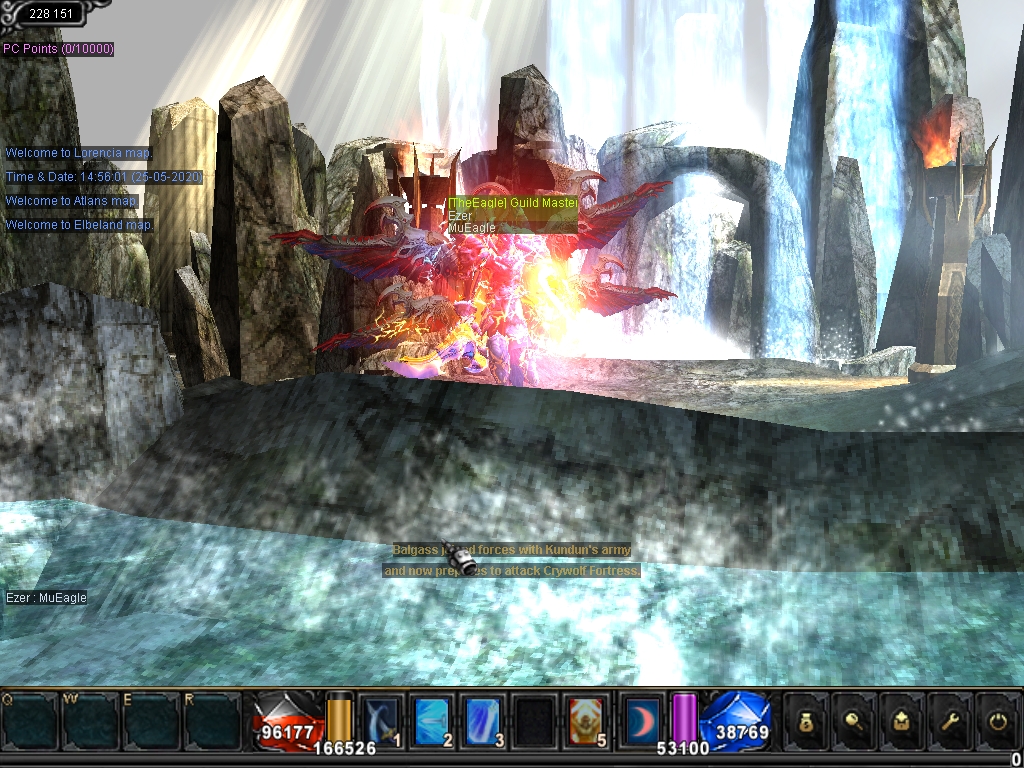Open the magnifying glass menu button

click(x=856, y=719)
